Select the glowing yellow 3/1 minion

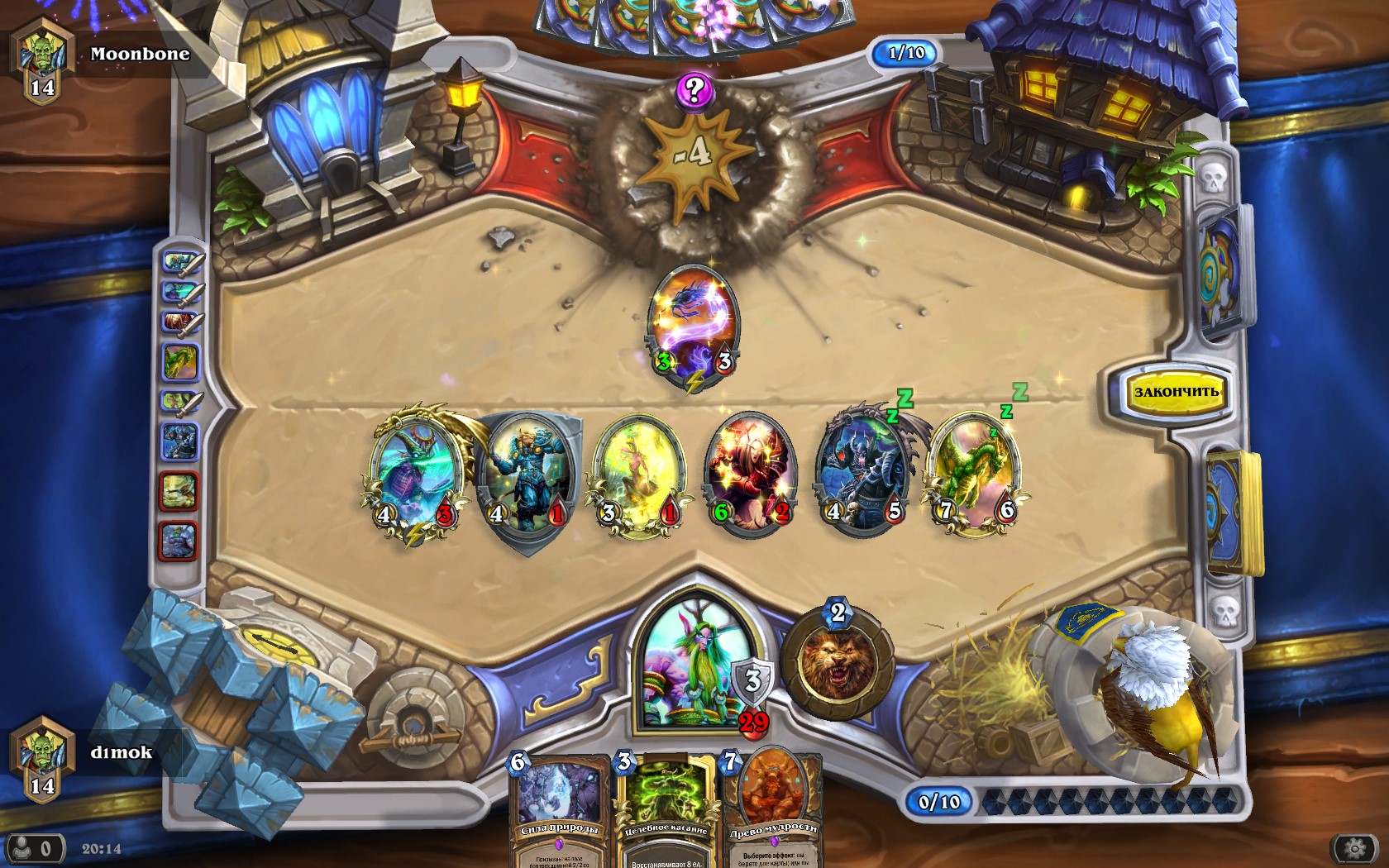pos(638,477)
